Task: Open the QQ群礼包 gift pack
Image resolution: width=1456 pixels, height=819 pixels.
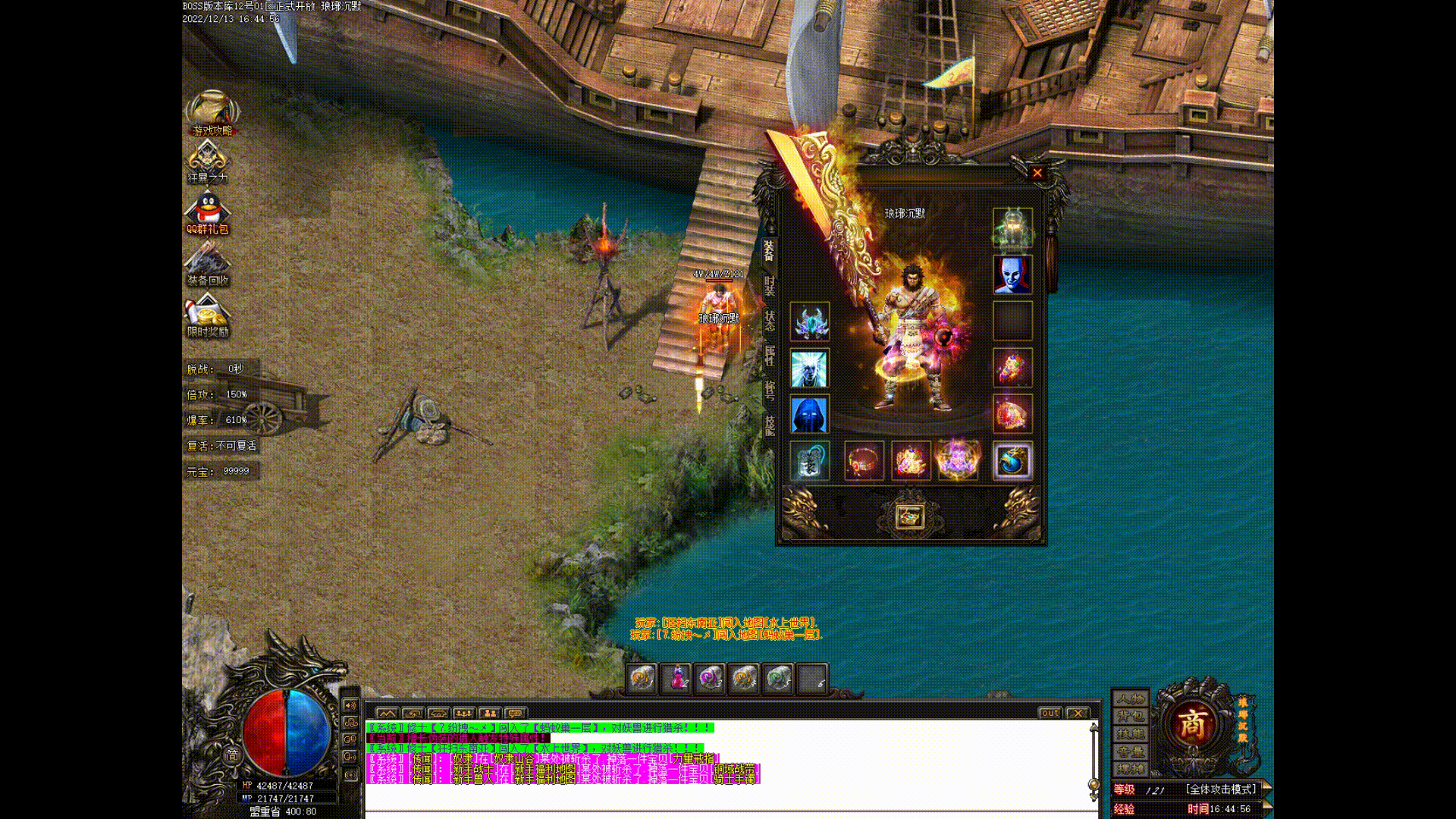Action: (207, 213)
